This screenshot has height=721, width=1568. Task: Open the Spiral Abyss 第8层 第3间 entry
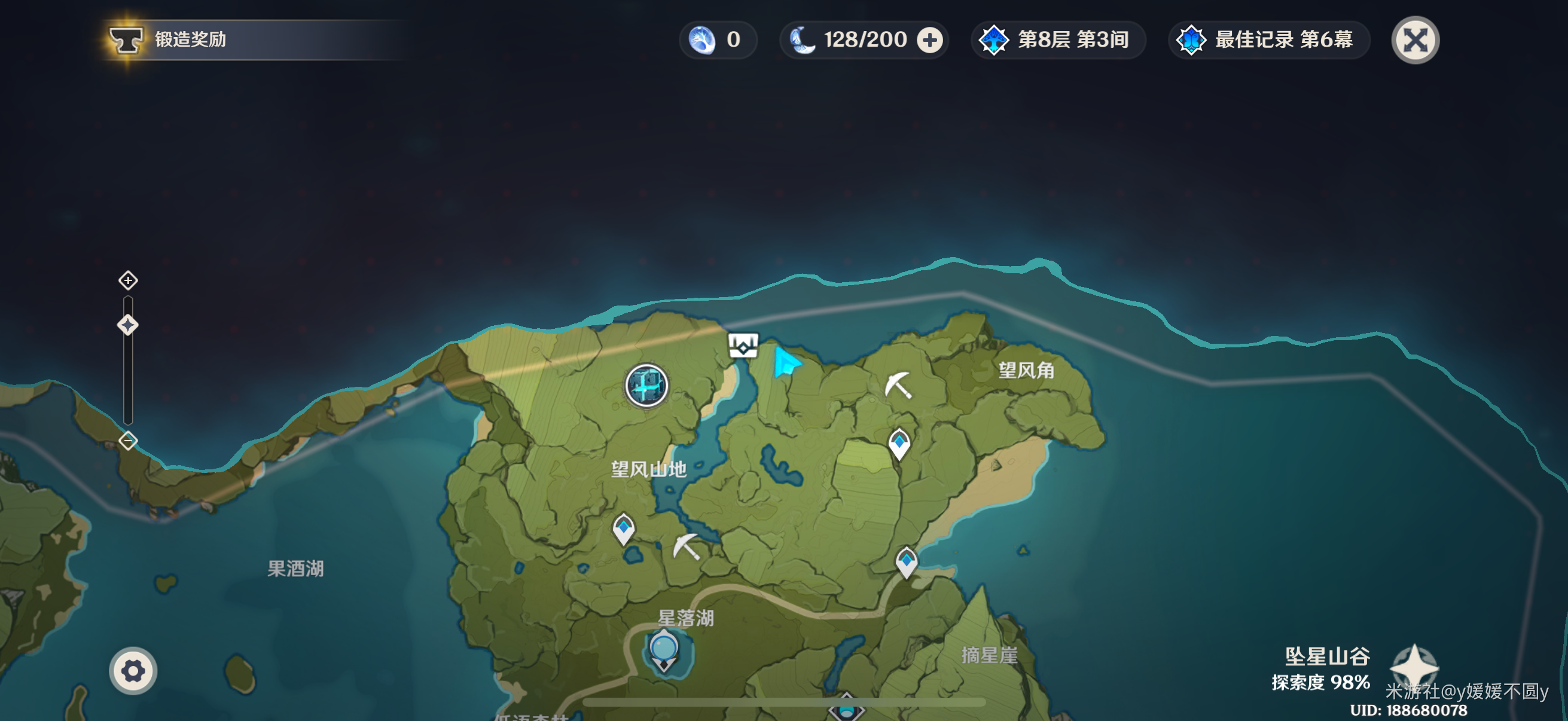[1058, 40]
